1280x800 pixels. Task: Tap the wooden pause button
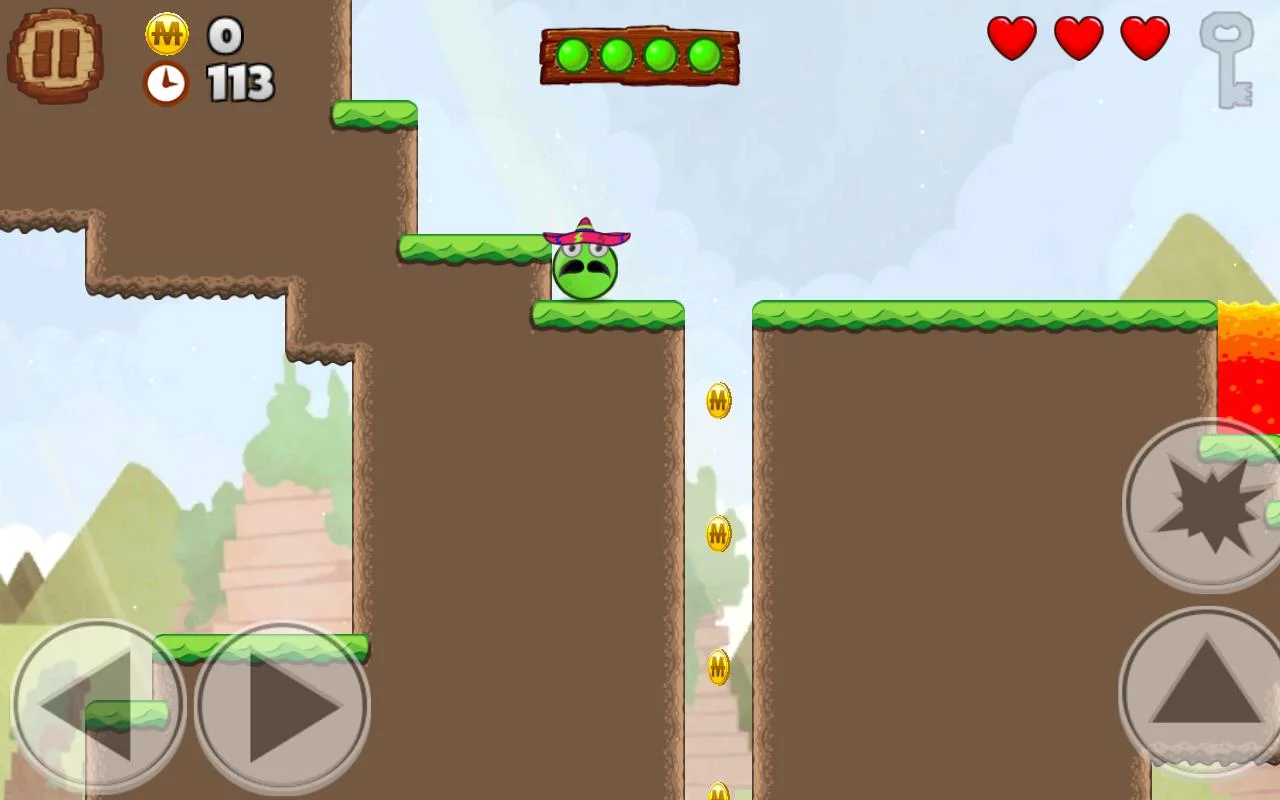(55, 55)
